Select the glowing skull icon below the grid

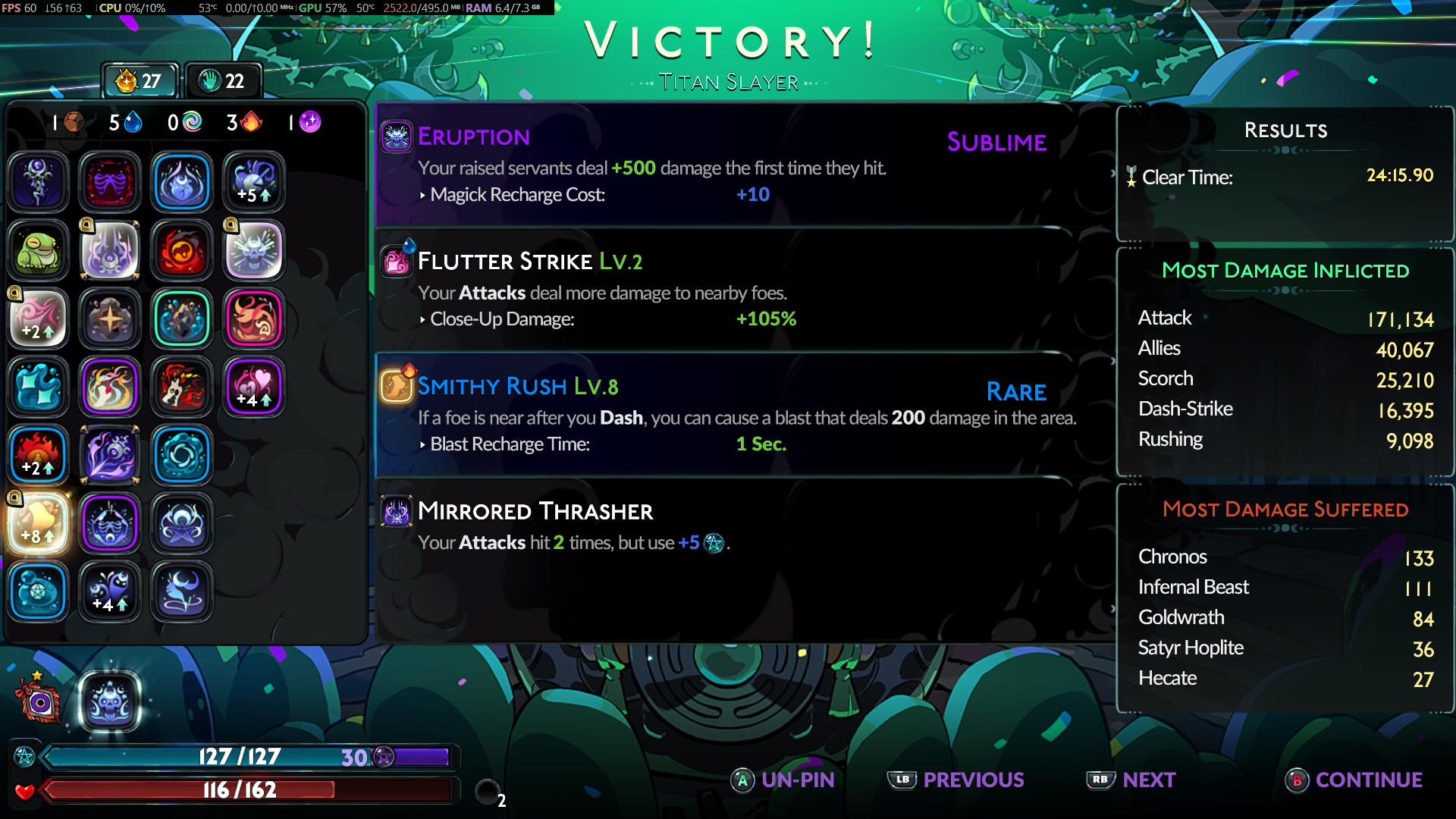point(110,701)
